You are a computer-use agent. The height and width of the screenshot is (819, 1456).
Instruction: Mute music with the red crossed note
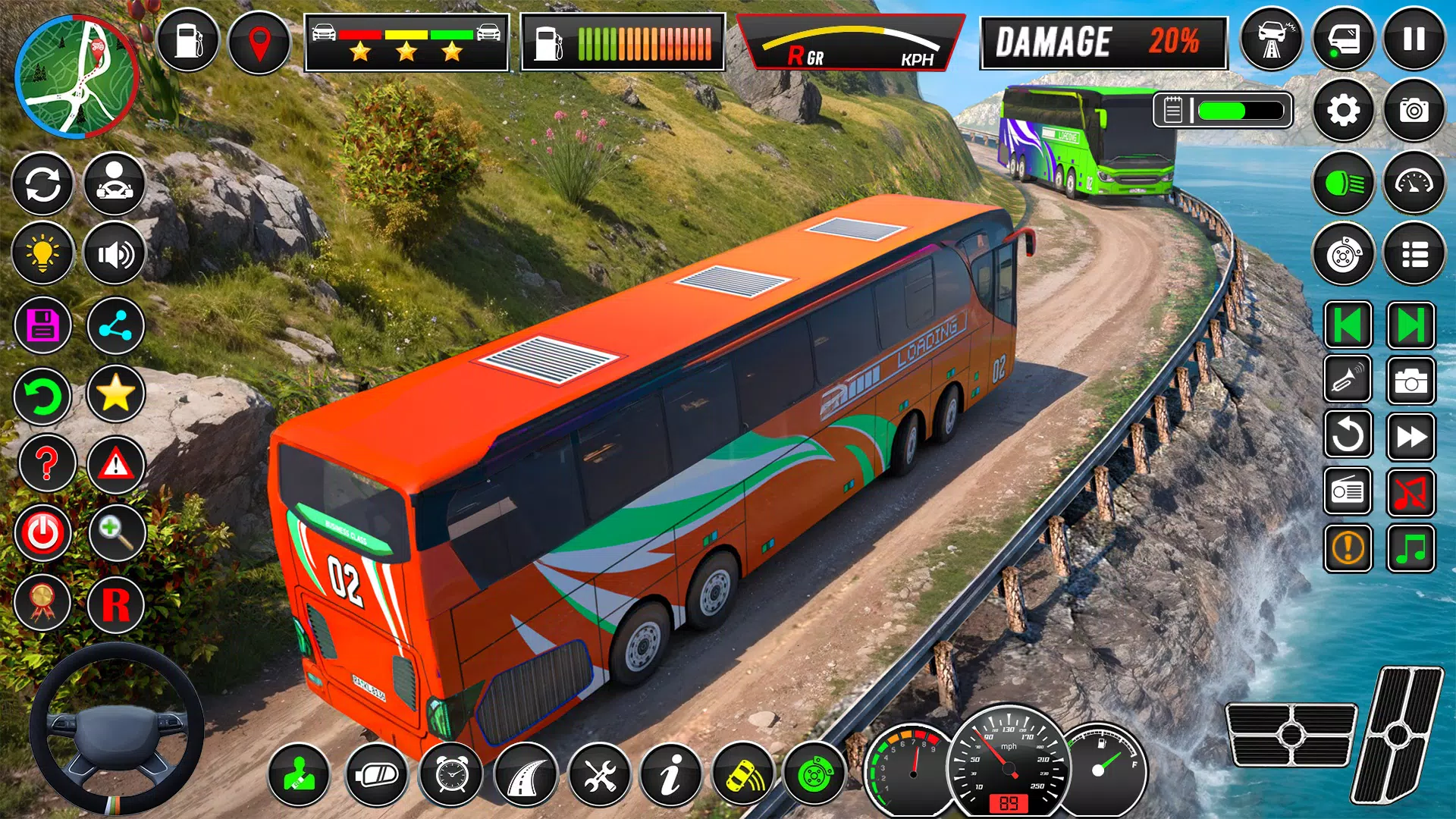click(x=1410, y=492)
